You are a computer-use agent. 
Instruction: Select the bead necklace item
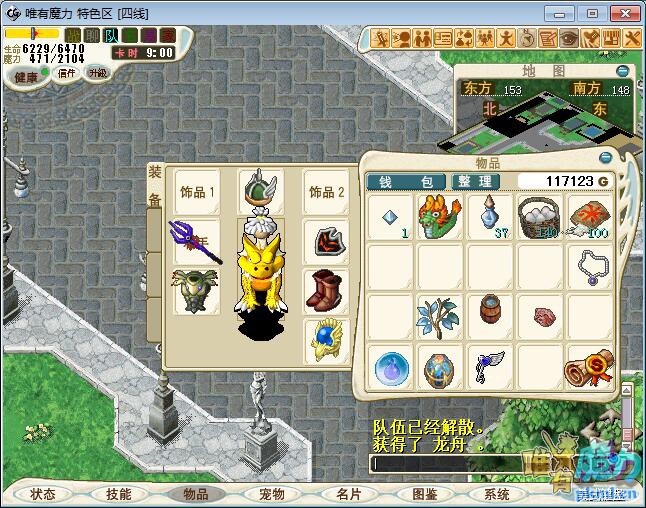click(589, 267)
